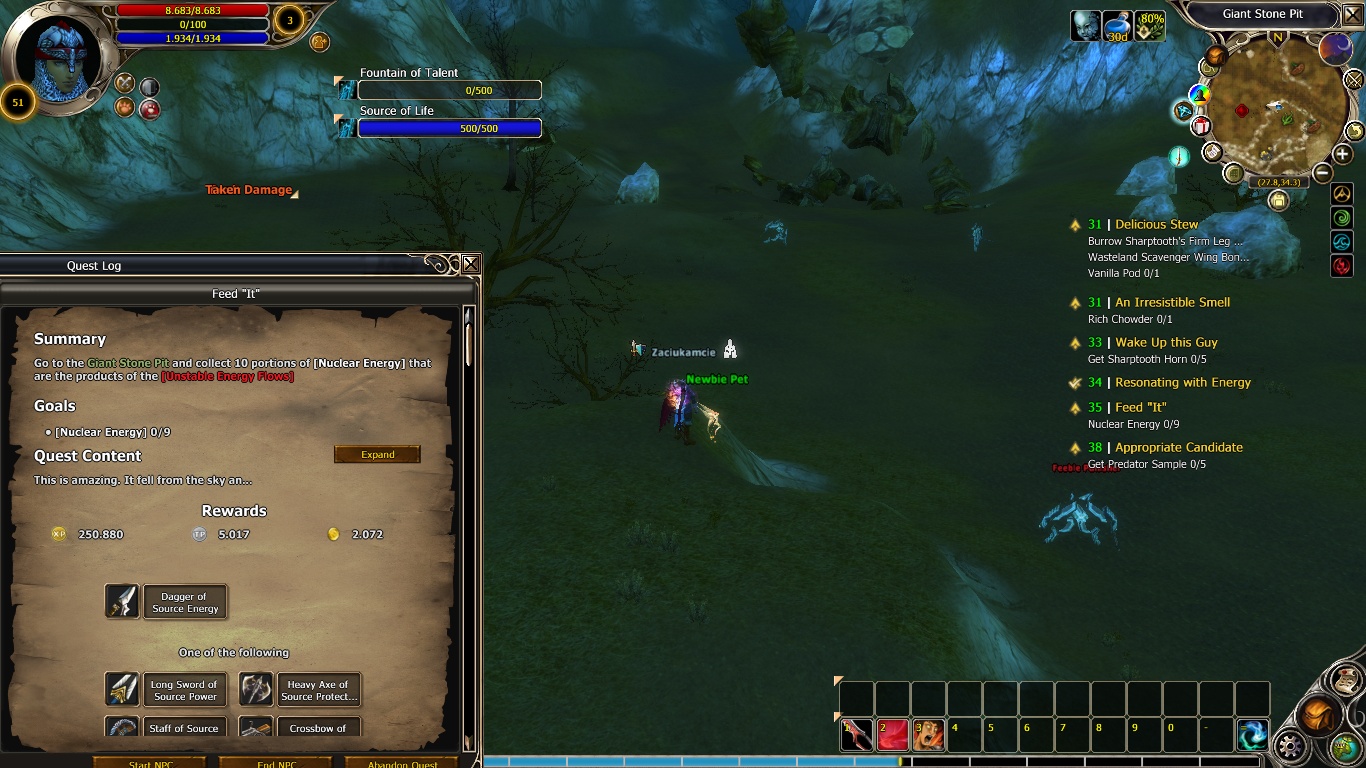Open the gear settings menu
Viewport: 1366px width, 768px height.
point(1290,745)
